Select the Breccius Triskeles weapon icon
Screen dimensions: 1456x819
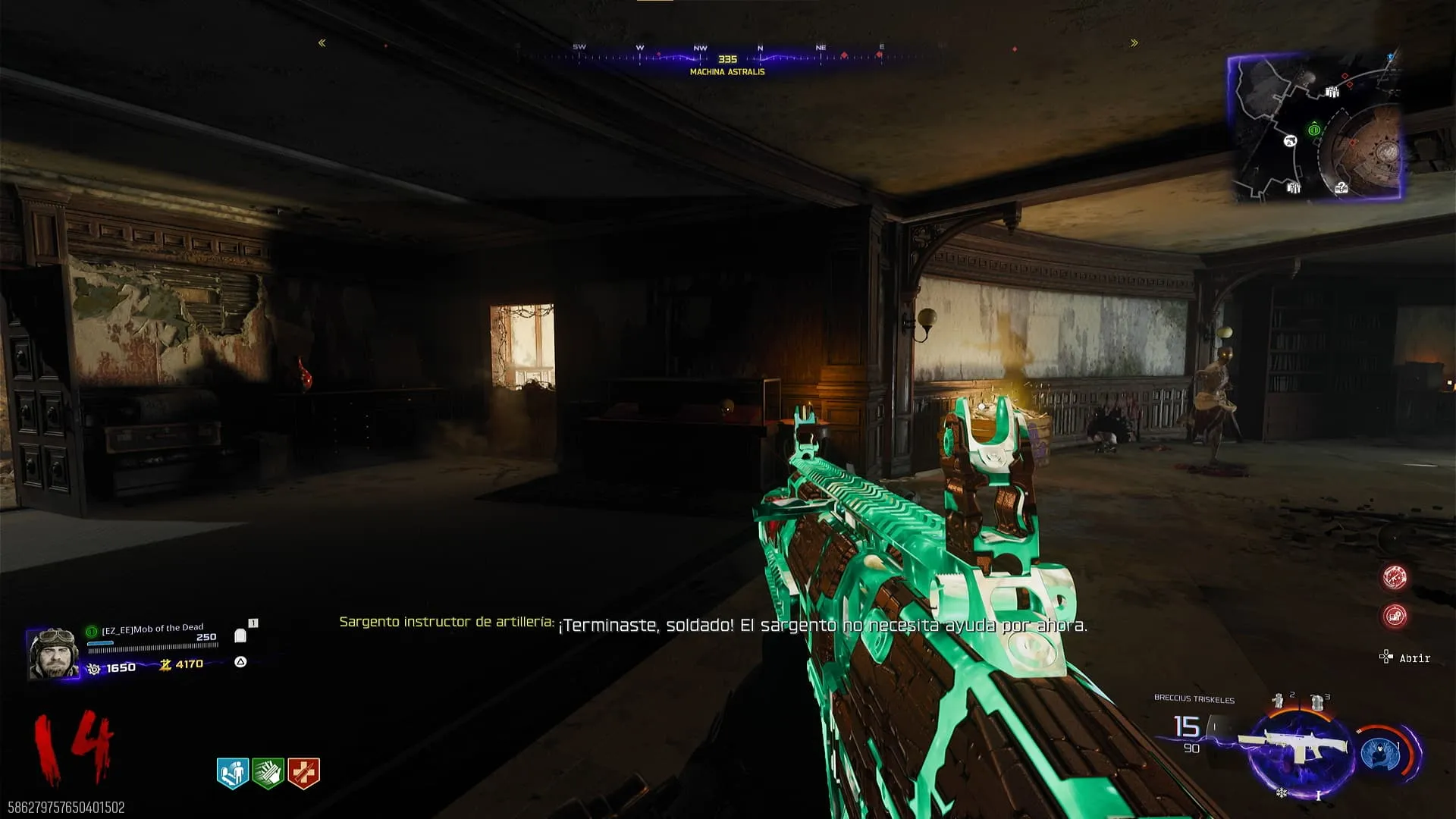(1293, 747)
